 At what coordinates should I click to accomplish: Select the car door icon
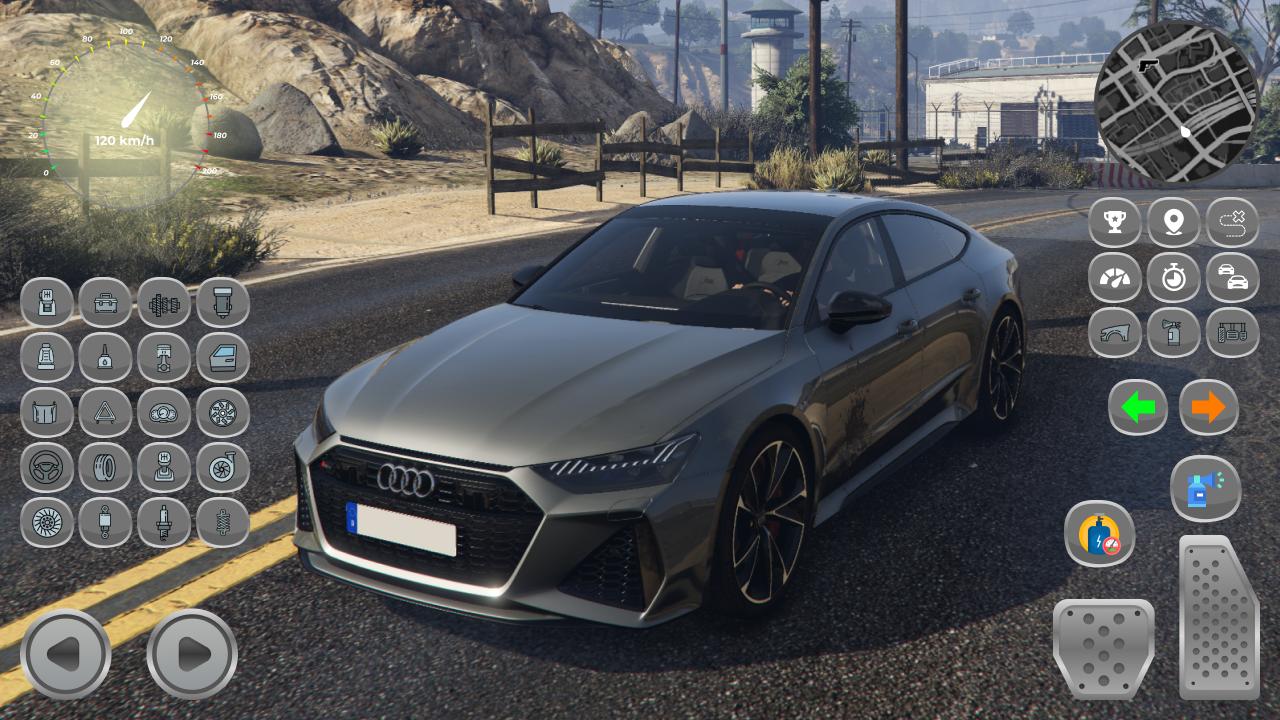[x=223, y=357]
